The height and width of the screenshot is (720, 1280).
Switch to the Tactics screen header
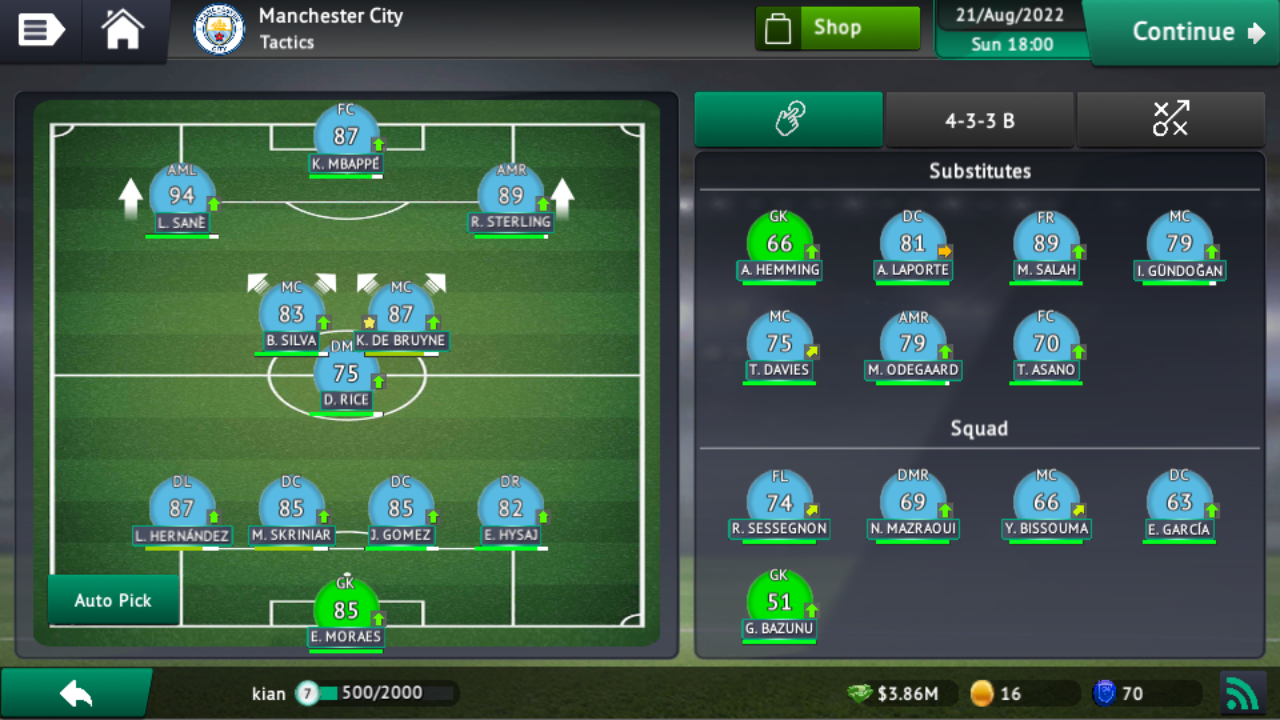[287, 44]
